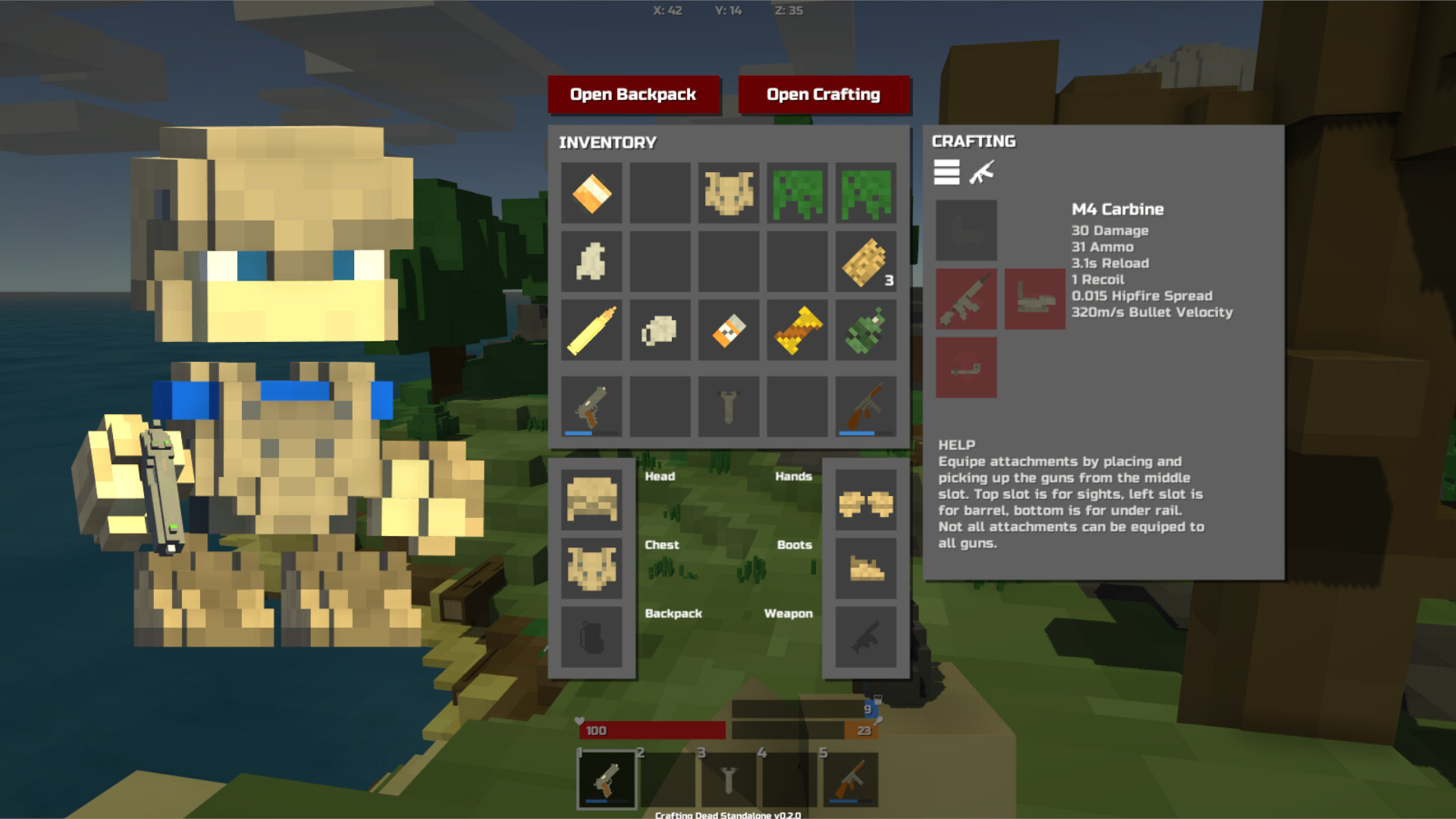Click the grip attachment slot in crafting
The height and width of the screenshot is (819, 1456).
[x=1034, y=300]
